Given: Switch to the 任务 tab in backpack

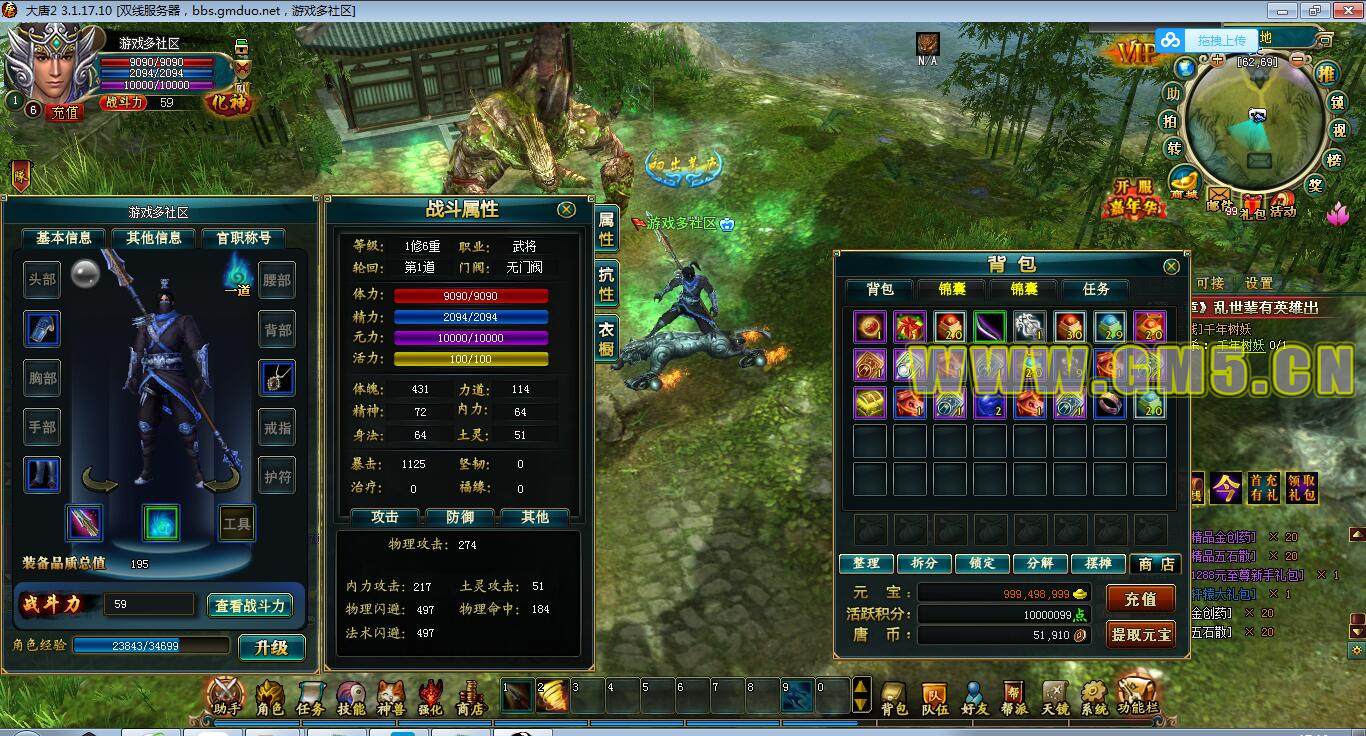Looking at the screenshot, I should [x=1096, y=289].
